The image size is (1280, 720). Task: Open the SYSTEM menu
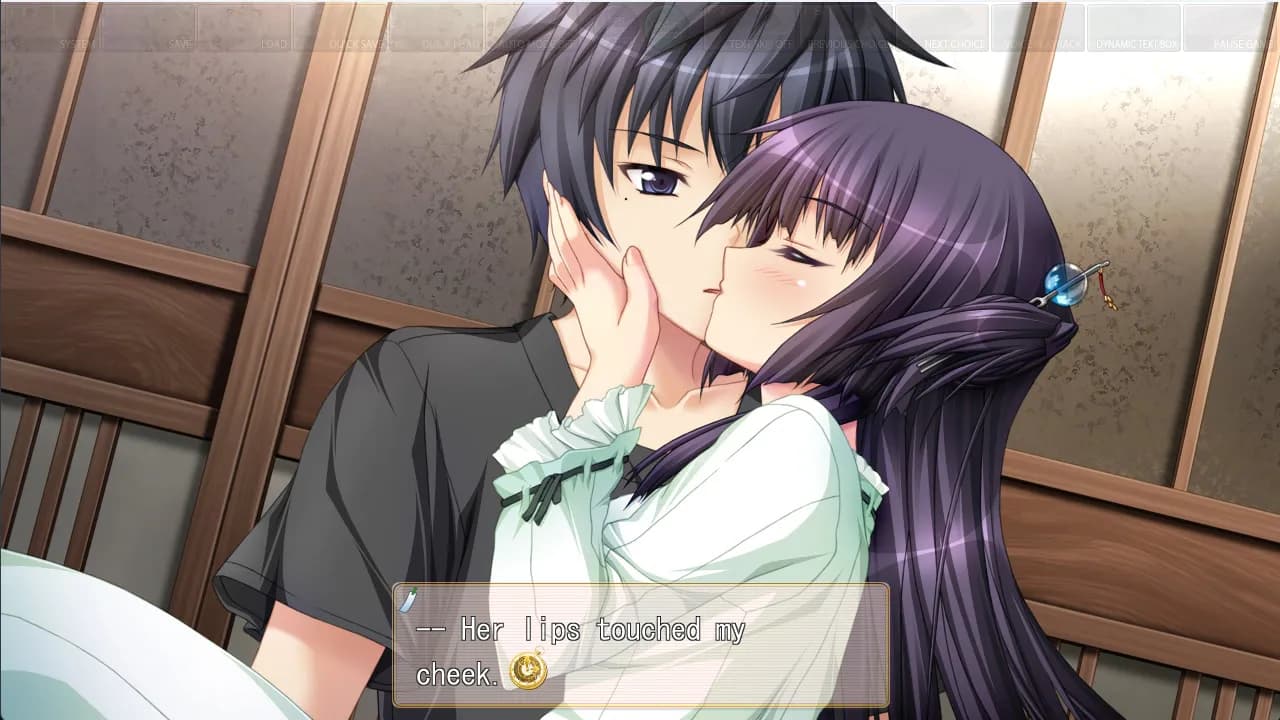pyautogui.click(x=75, y=42)
